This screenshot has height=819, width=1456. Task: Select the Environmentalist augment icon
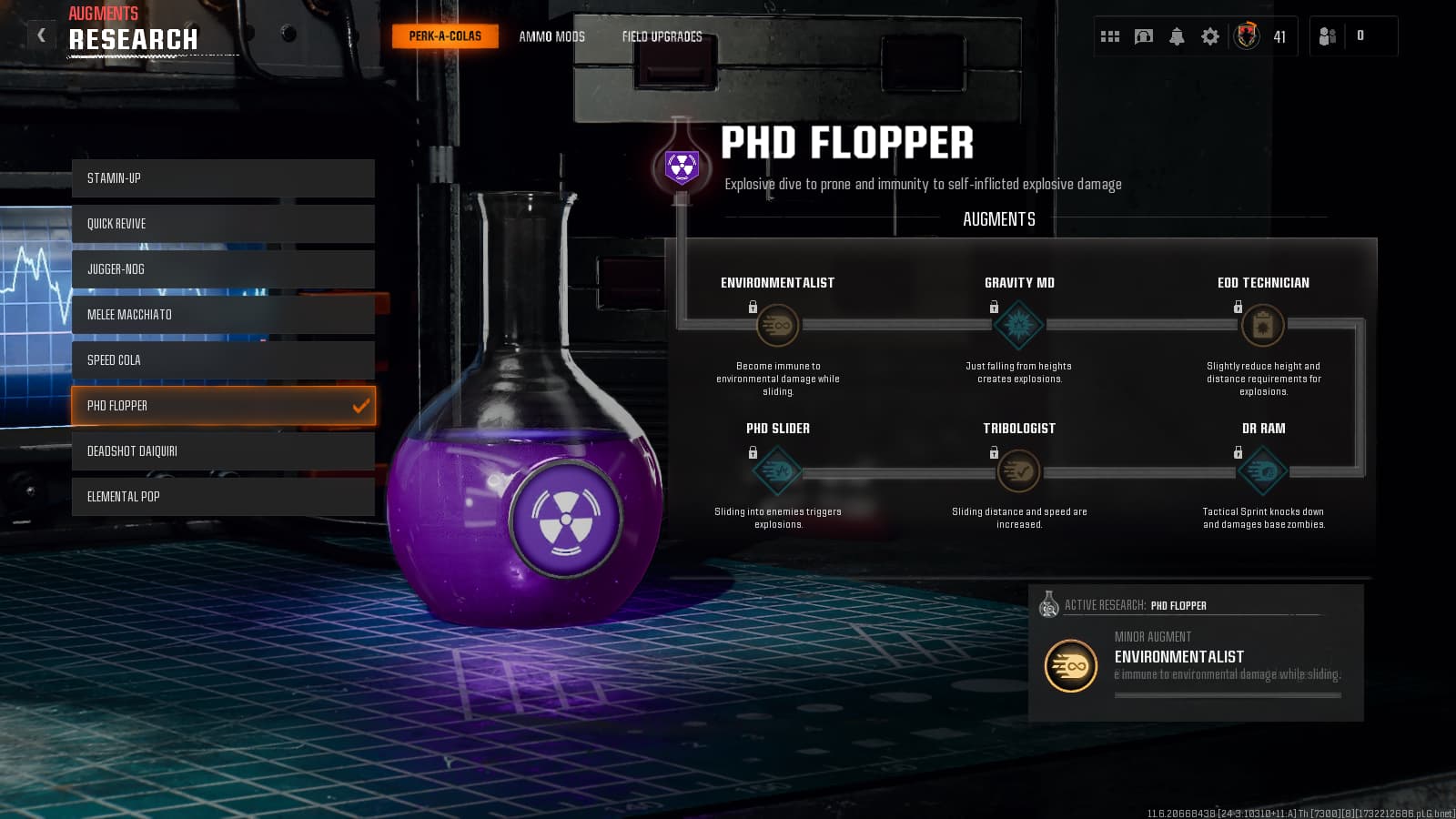click(x=778, y=325)
